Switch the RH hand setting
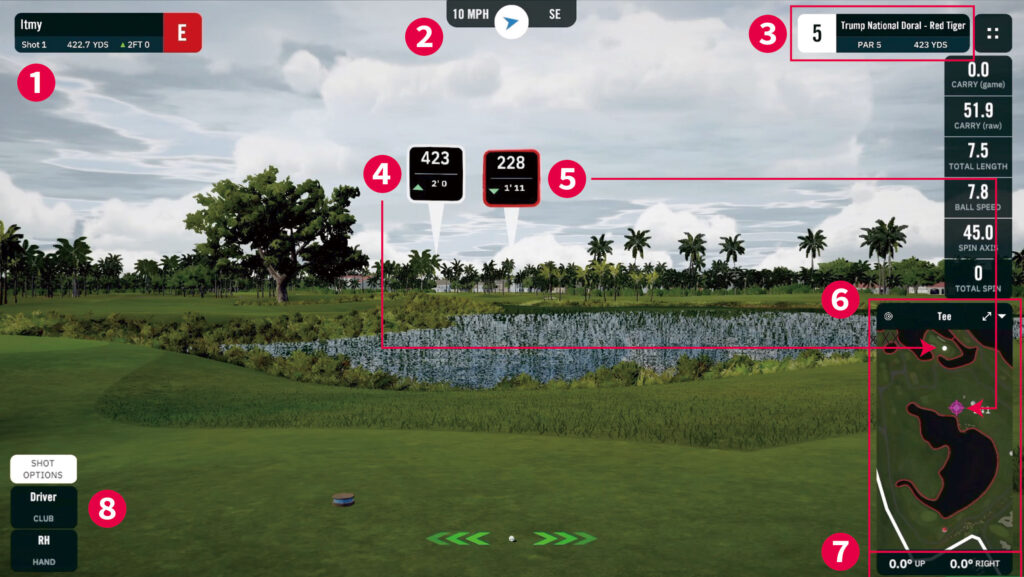The image size is (1024, 577). 43,549
